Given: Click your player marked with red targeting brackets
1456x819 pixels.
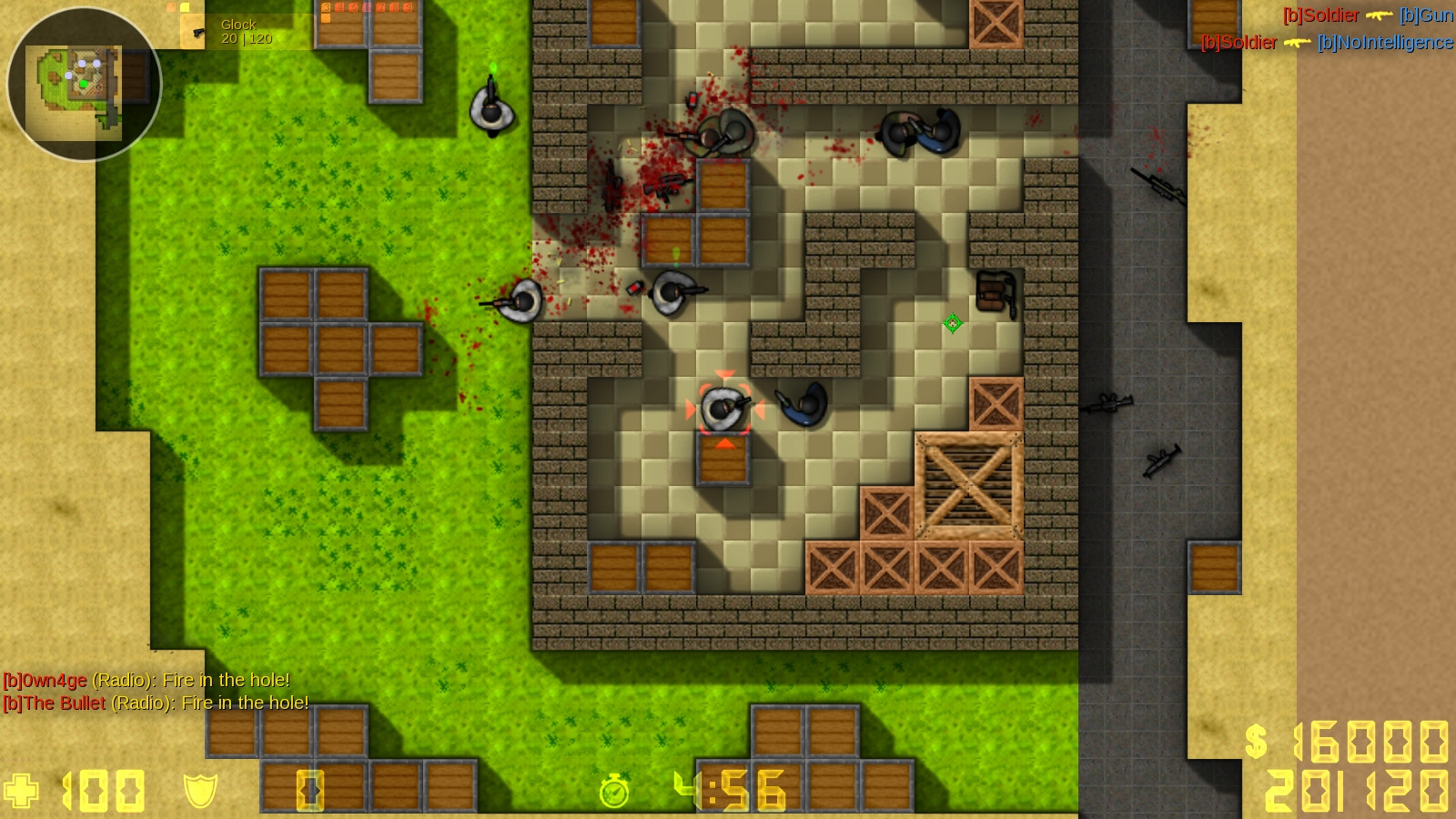Looking at the screenshot, I should click(725, 406).
